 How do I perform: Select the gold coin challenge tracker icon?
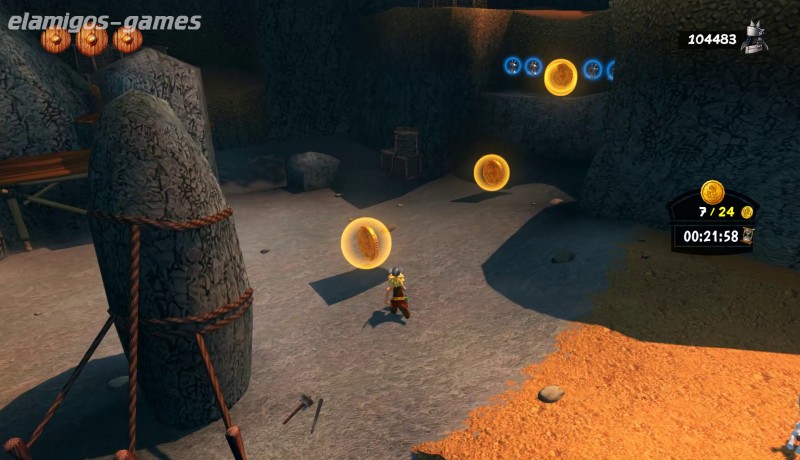coord(712,192)
